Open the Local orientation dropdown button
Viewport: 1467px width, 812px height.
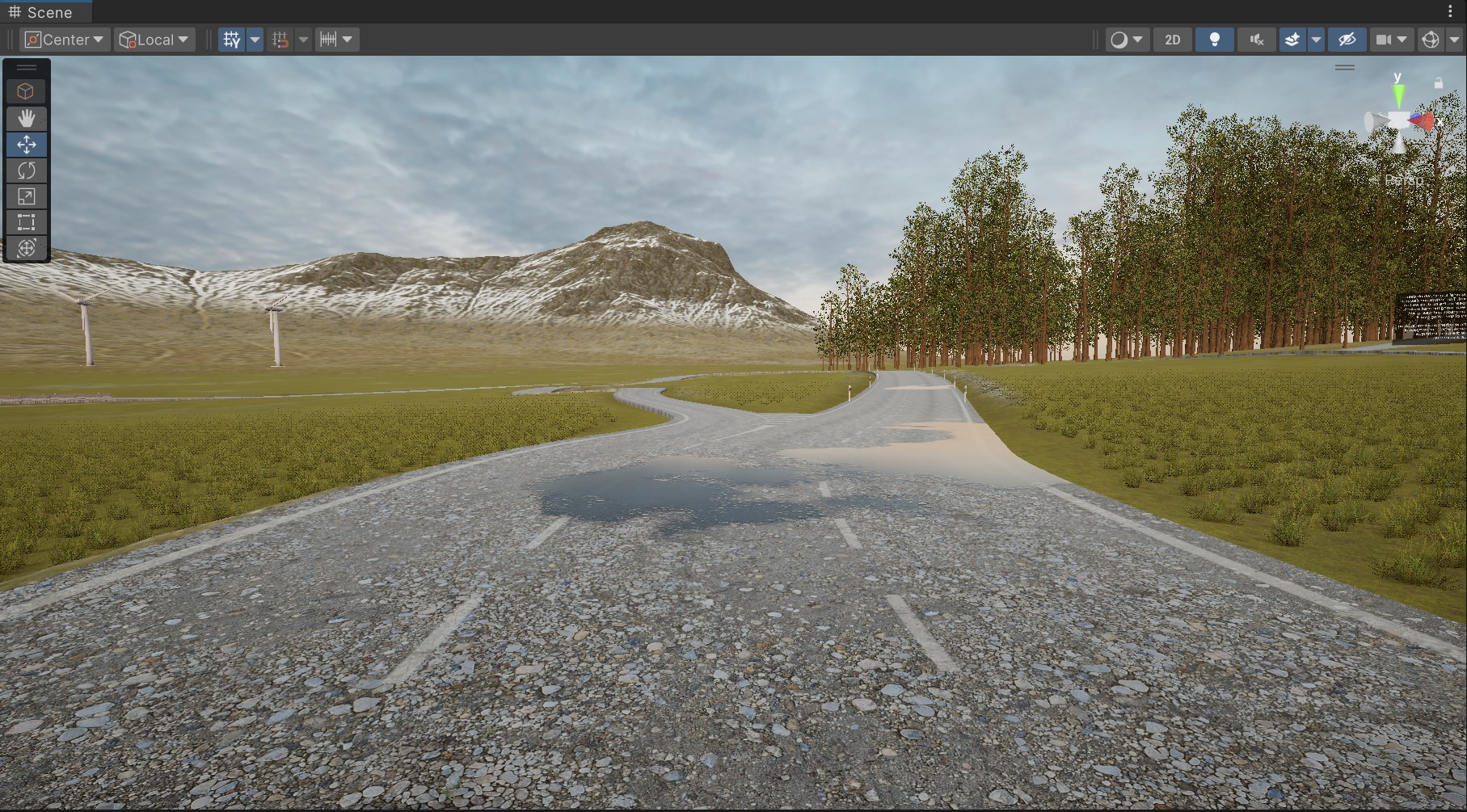click(x=154, y=39)
